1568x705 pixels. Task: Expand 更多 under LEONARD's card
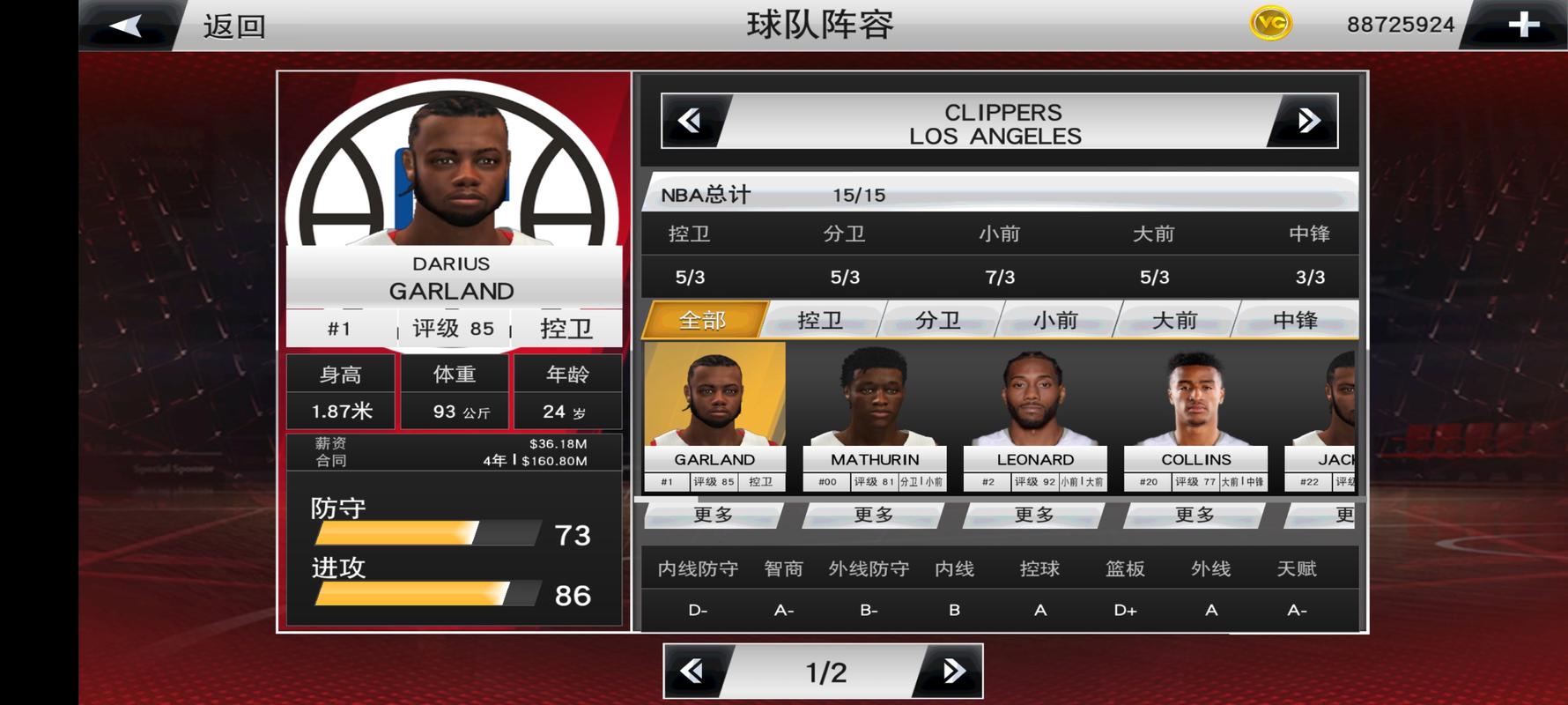tap(1035, 516)
